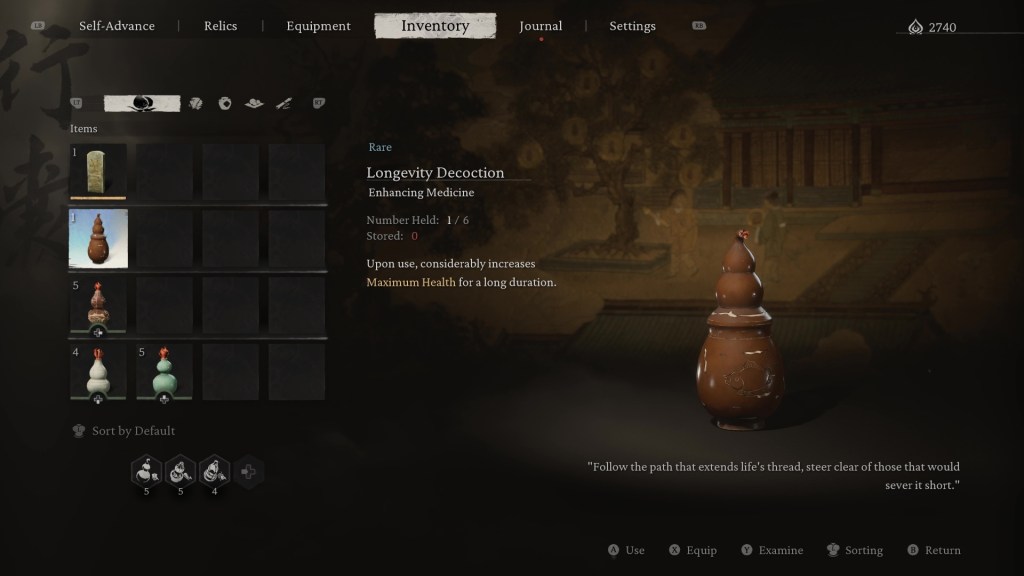This screenshot has height=576, width=1024.
Task: Switch to the Settings tab
Action: coord(632,26)
